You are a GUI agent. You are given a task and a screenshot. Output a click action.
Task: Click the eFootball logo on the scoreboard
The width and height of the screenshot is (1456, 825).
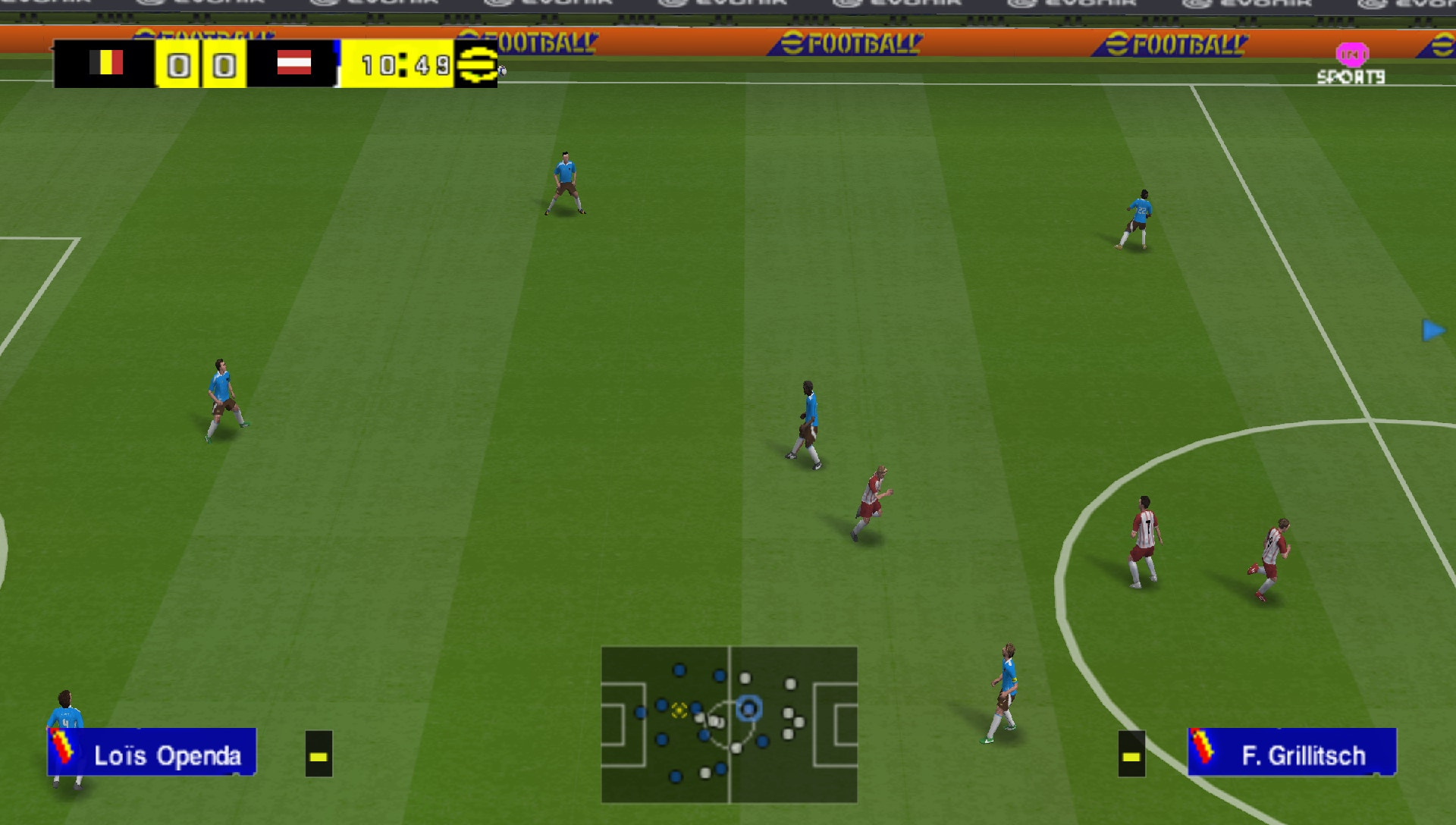[478, 66]
